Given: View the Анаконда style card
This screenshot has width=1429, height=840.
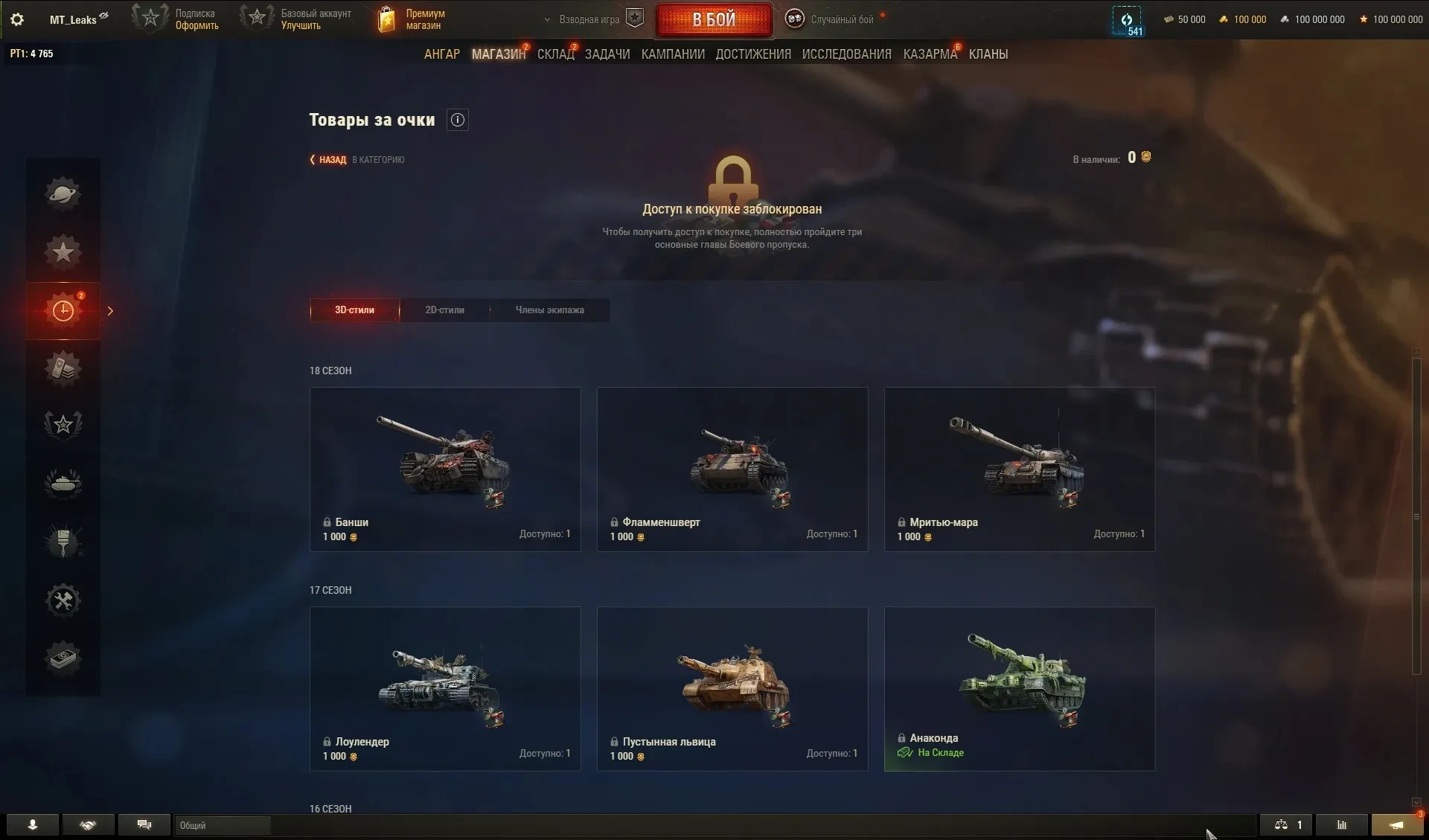Looking at the screenshot, I should (x=1020, y=688).
